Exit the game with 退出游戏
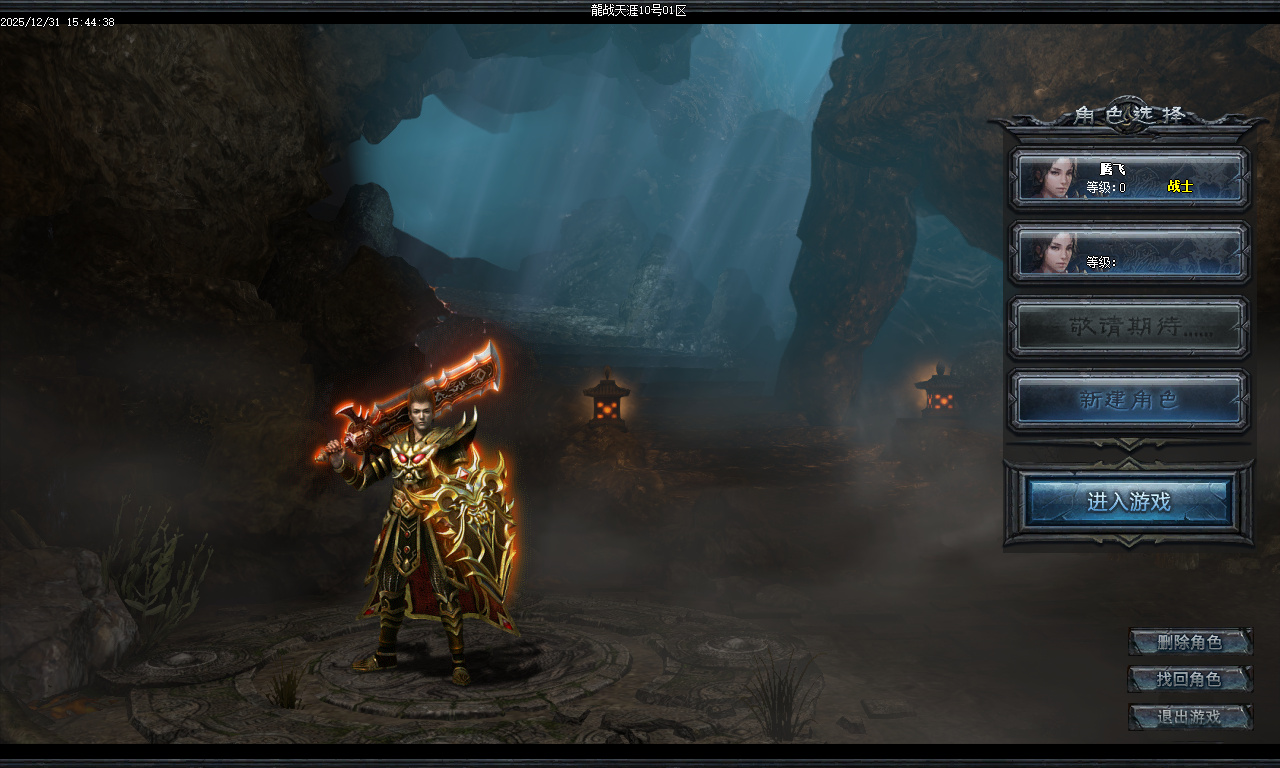 pyautogui.click(x=1190, y=717)
